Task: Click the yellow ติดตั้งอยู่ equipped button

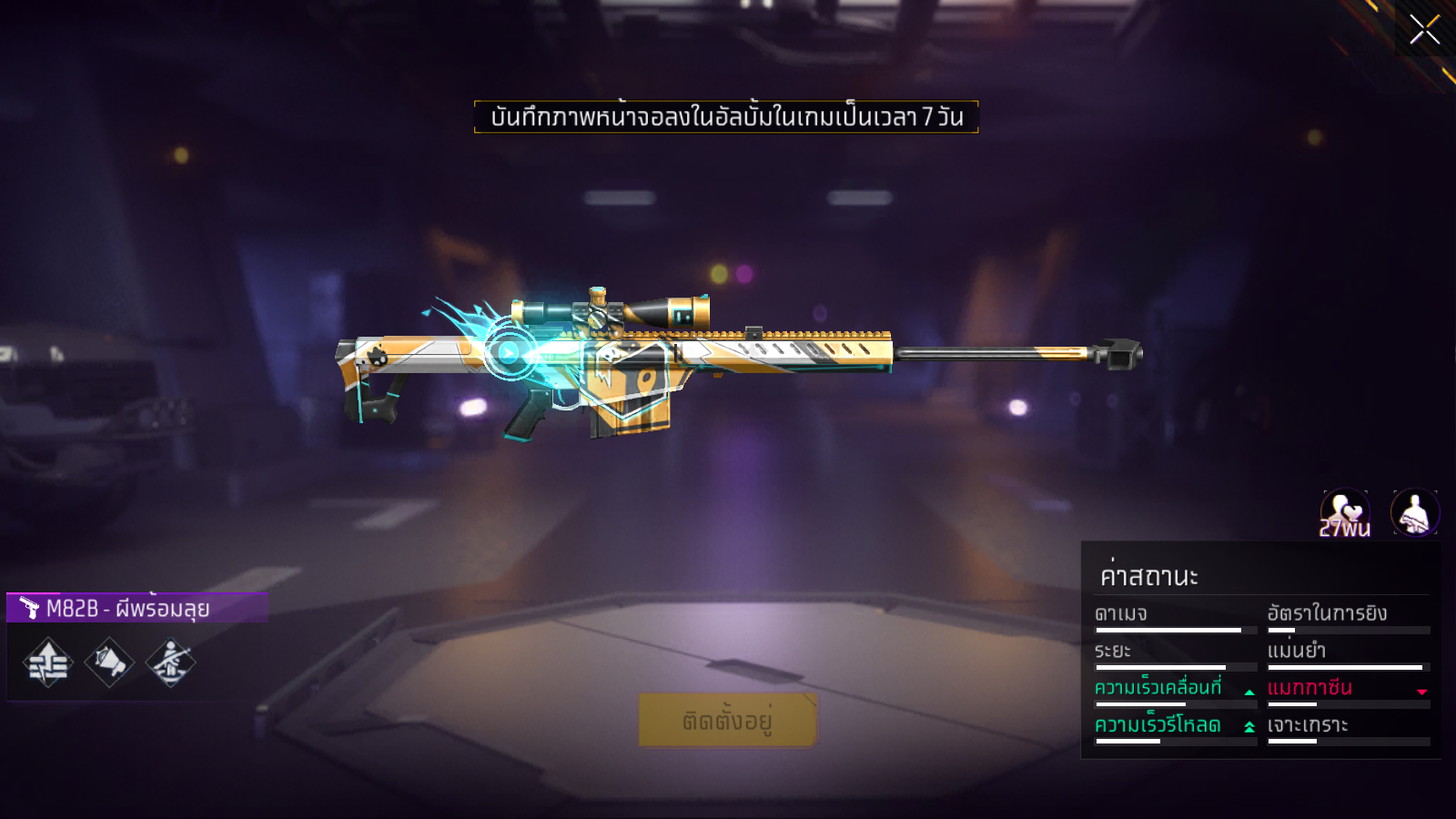Action: pyautogui.click(x=727, y=721)
